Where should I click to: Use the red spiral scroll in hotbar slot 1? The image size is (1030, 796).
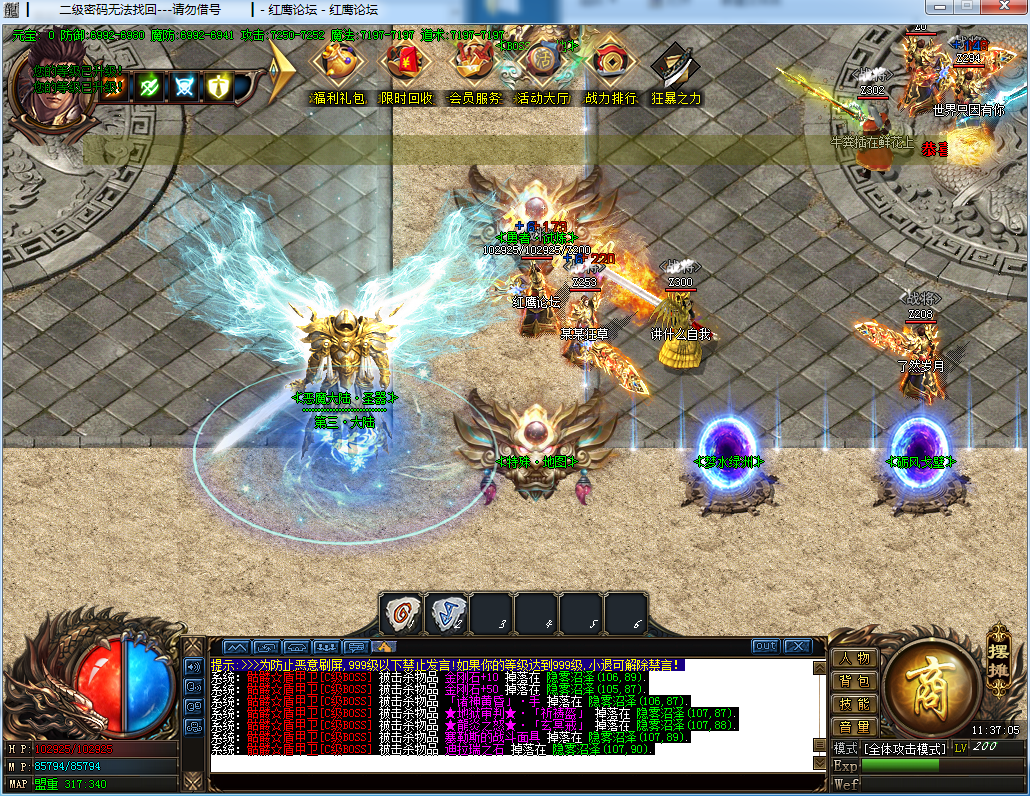pyautogui.click(x=400, y=613)
